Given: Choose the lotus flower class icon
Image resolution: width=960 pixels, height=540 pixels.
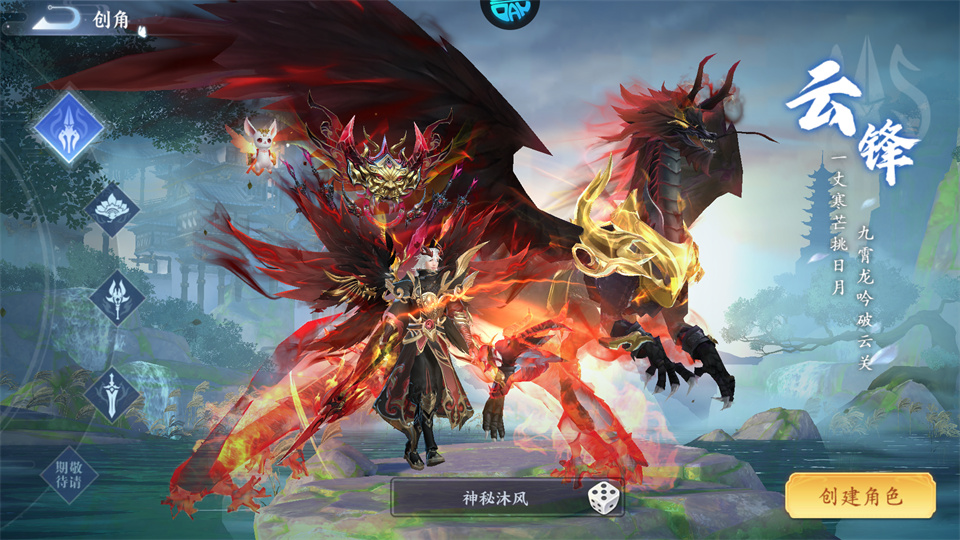Looking at the screenshot, I should coord(110,209).
